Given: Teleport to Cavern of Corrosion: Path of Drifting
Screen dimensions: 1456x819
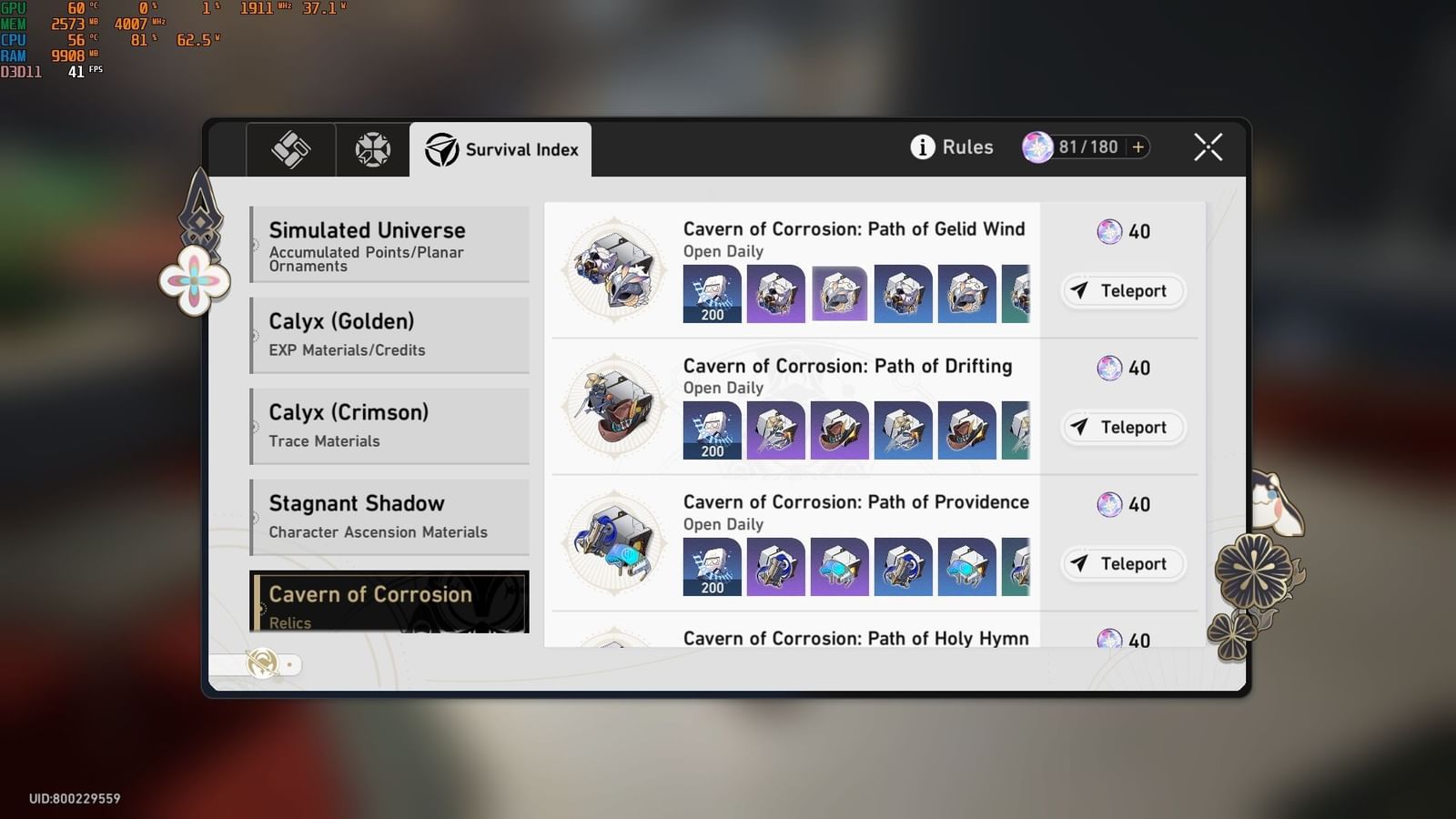Looking at the screenshot, I should pos(1123,427).
